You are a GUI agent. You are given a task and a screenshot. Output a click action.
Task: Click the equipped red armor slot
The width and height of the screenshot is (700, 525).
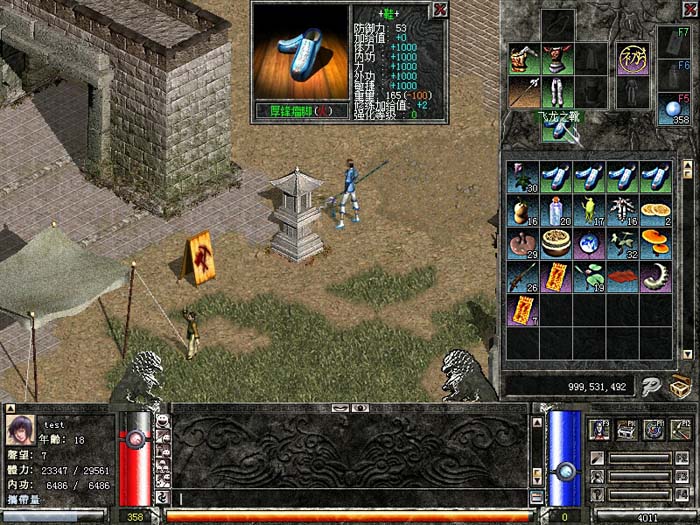click(x=556, y=59)
